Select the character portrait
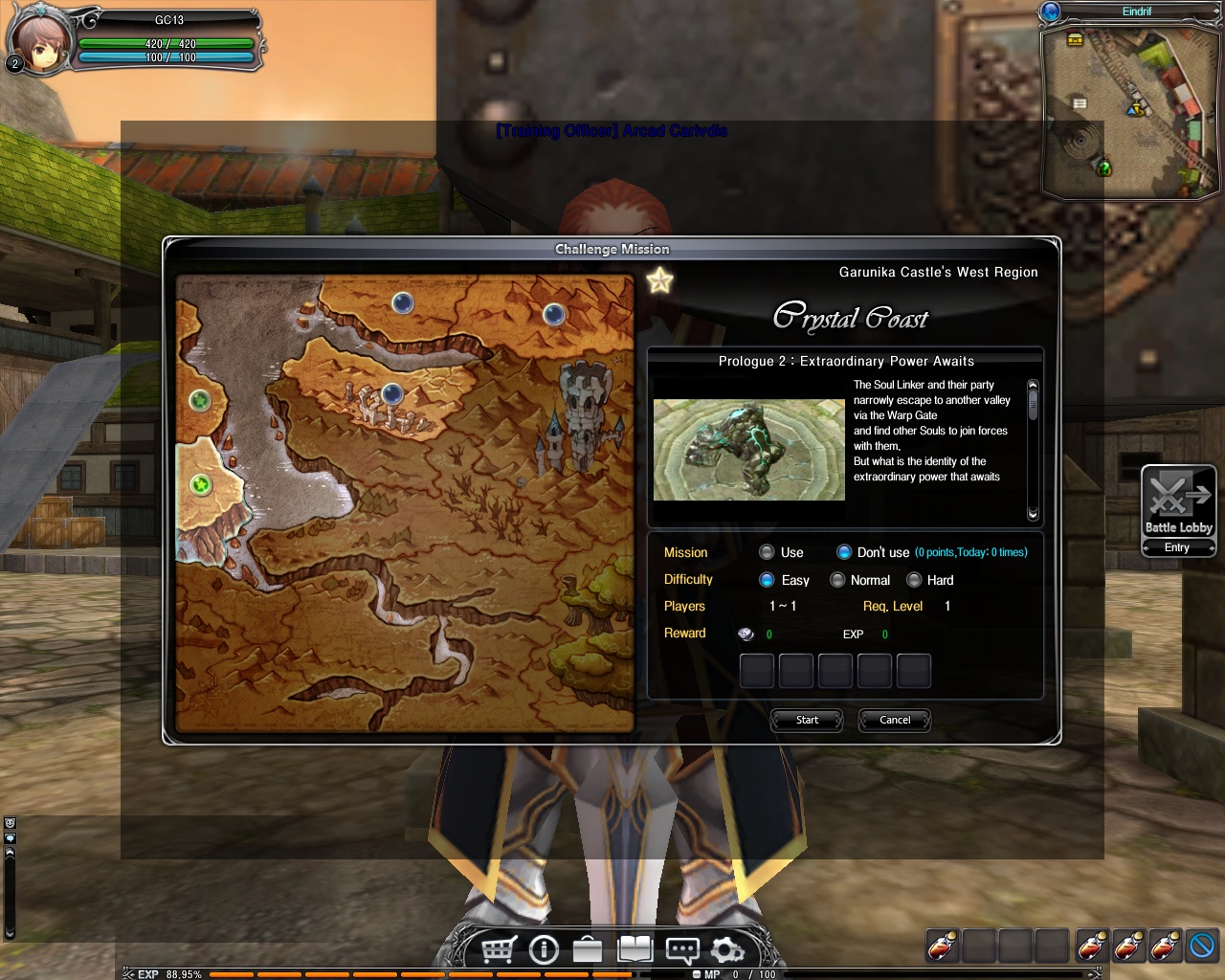 pyautogui.click(x=41, y=42)
